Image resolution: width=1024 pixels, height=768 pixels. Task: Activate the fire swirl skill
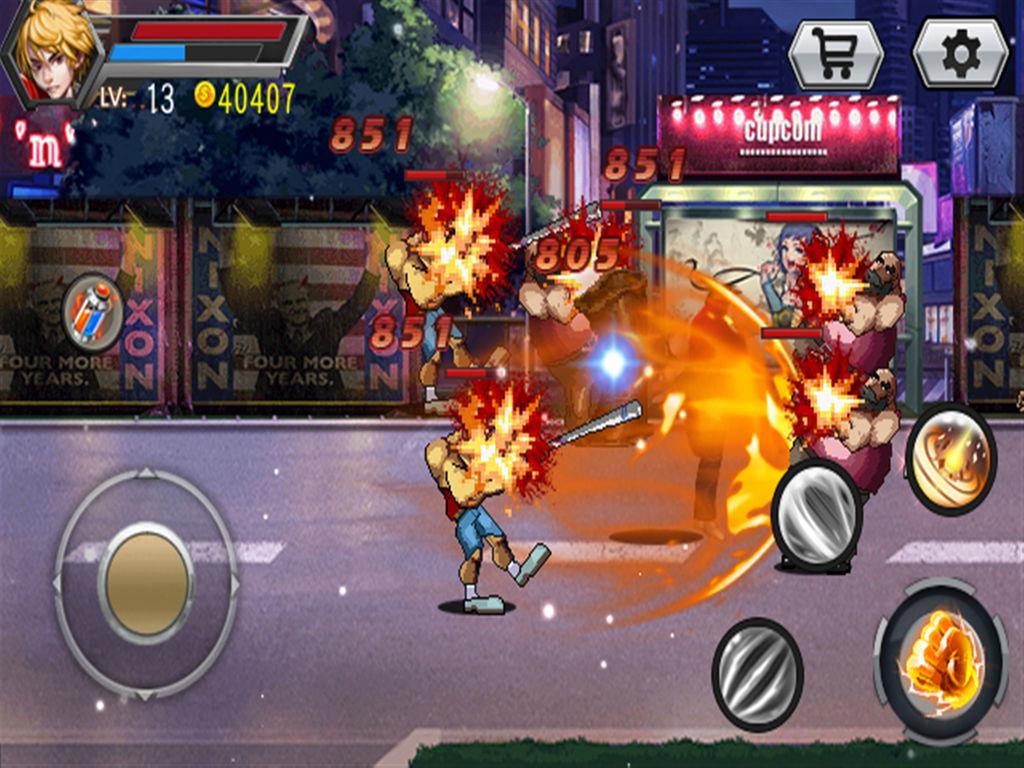click(x=950, y=458)
